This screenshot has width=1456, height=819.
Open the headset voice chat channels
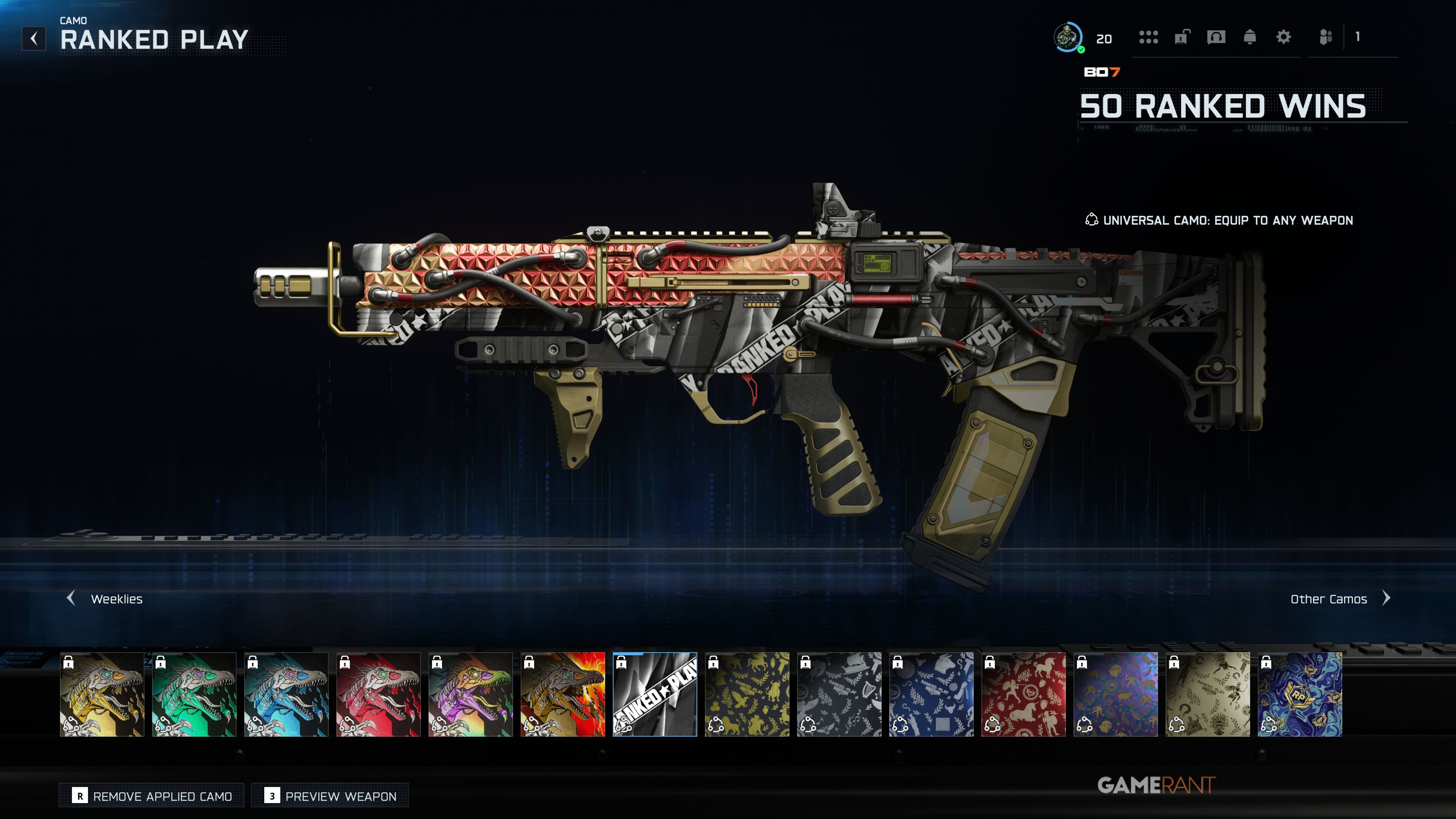pos(1216,37)
